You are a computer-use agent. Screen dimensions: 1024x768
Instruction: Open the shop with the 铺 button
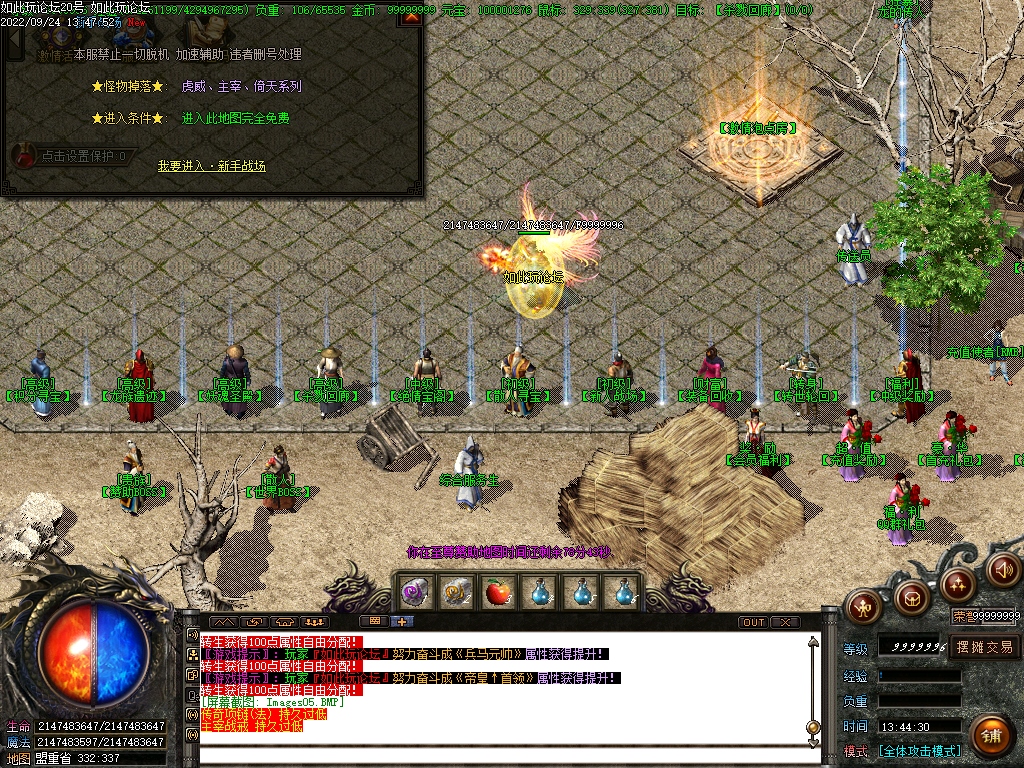click(990, 735)
